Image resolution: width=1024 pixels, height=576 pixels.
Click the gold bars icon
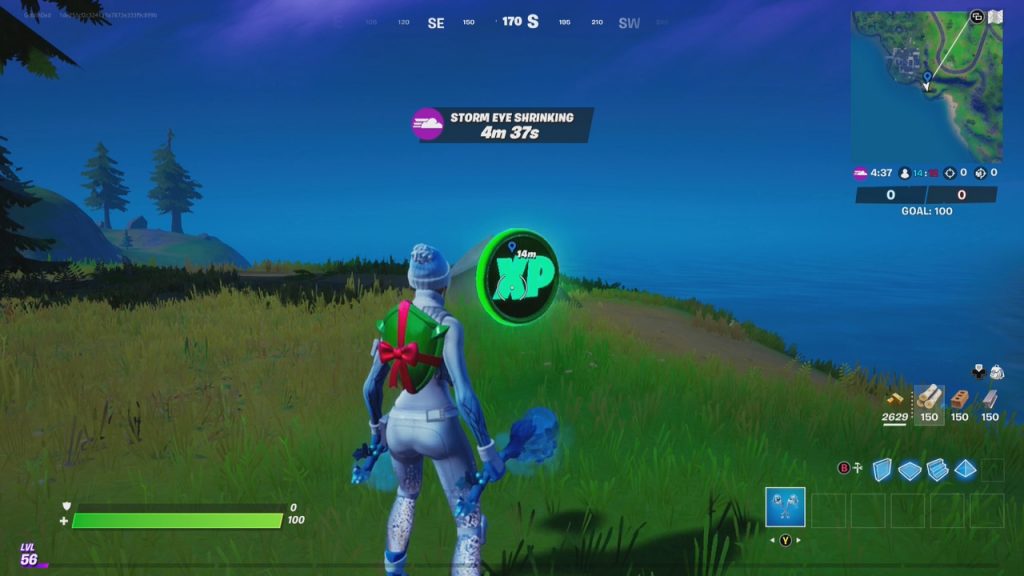pos(895,399)
